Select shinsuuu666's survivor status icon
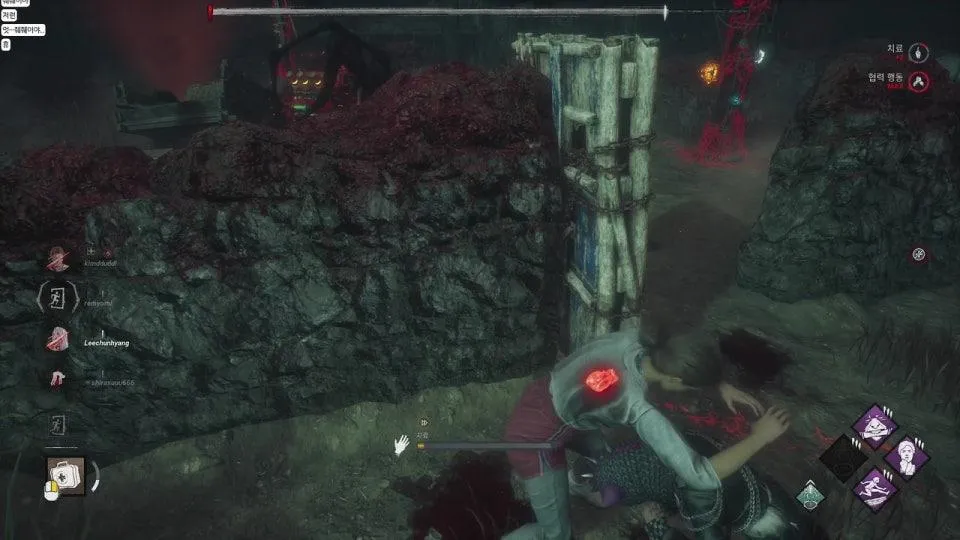Image resolution: width=960 pixels, height=540 pixels. pyautogui.click(x=57, y=378)
